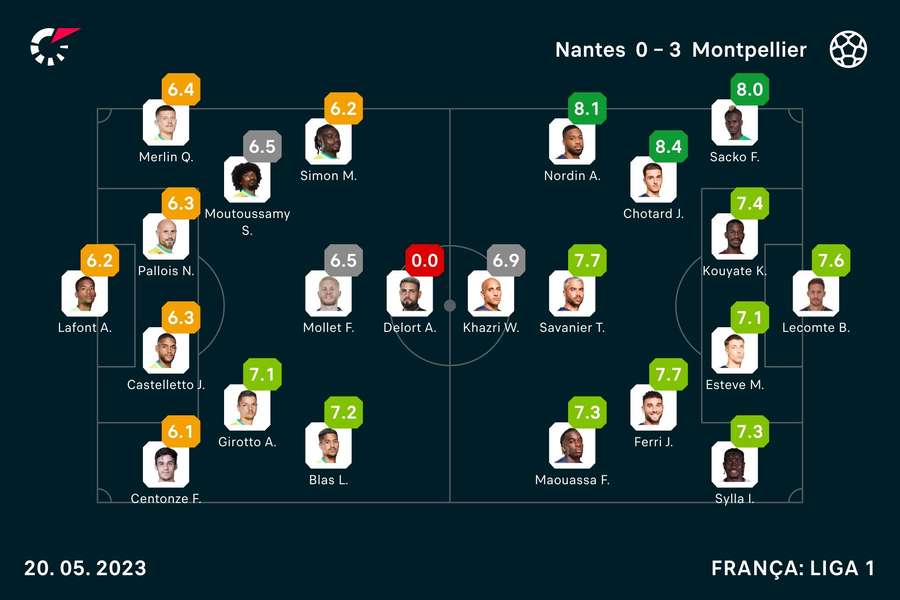Choose Castelletto J. player portrait
This screenshot has height=600, width=900.
[165, 350]
